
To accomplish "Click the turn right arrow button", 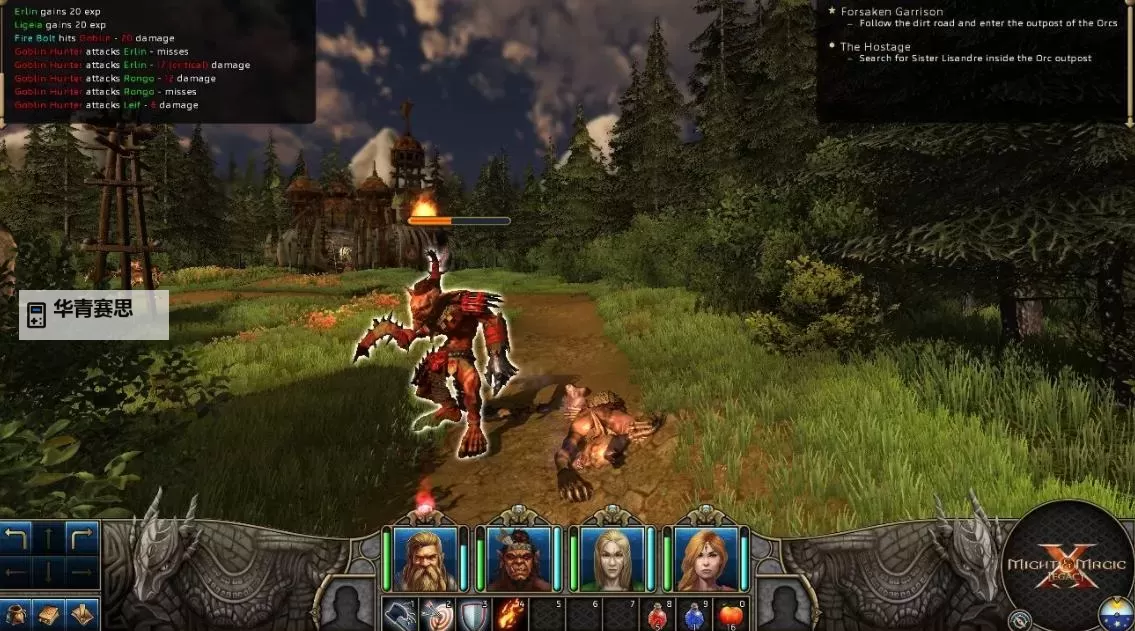I will [82, 539].
